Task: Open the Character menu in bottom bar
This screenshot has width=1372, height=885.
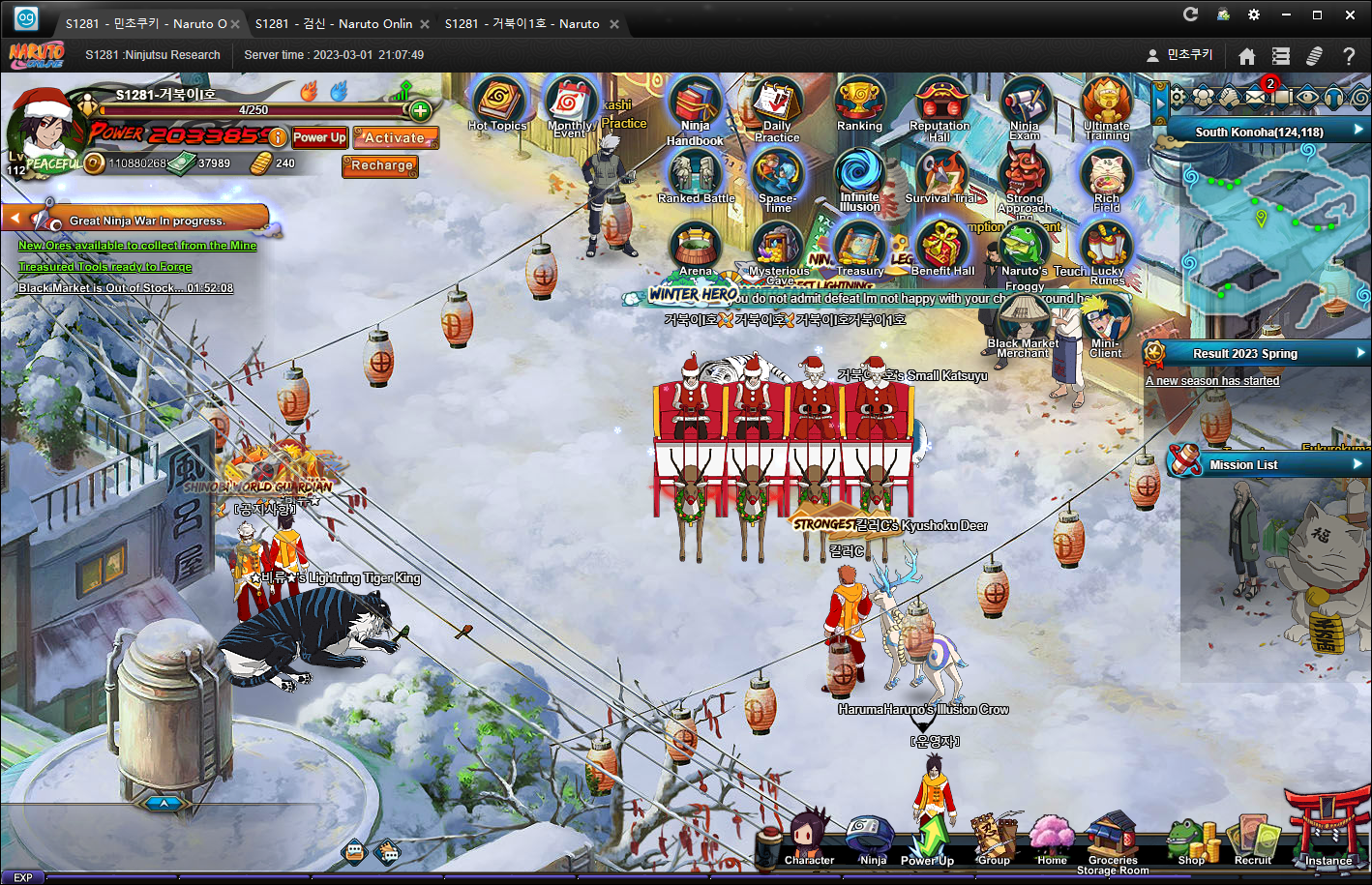Action: click(809, 838)
